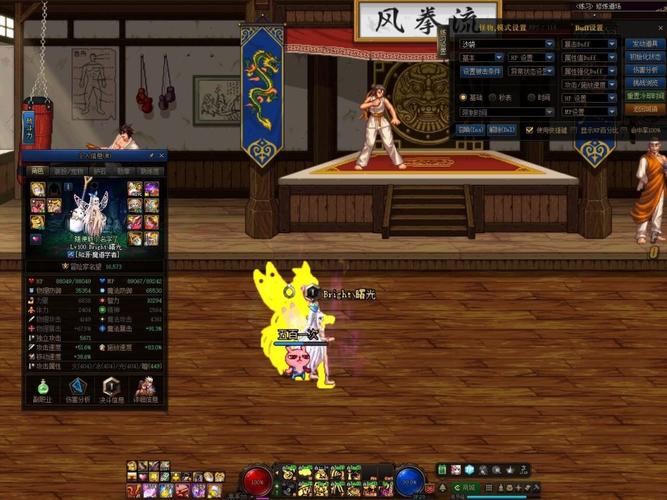Open 副职业 with the green potion icon
The height and width of the screenshot is (500, 667).
point(42,390)
